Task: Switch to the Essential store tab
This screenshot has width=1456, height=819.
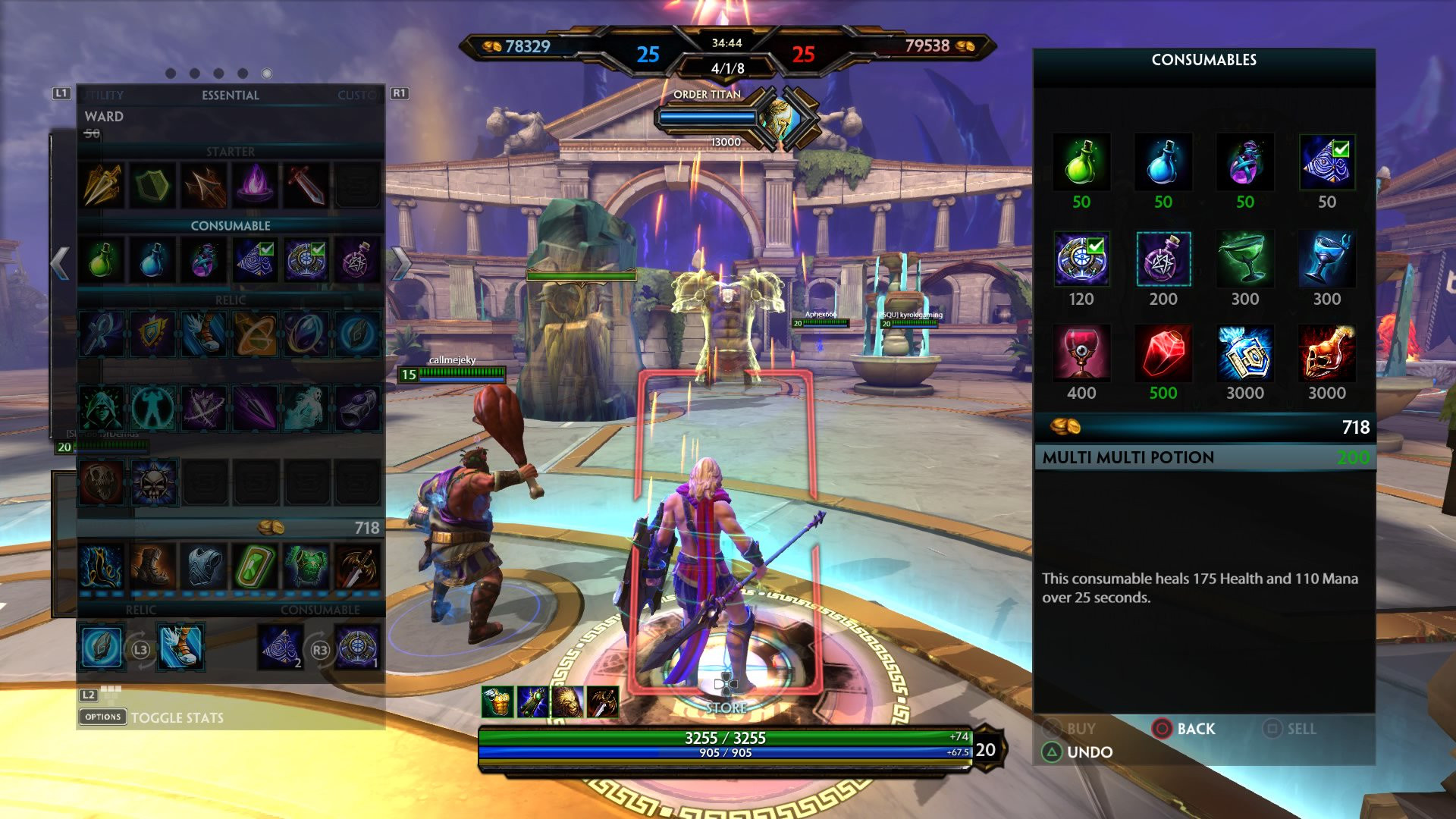Action: pyautogui.click(x=230, y=96)
